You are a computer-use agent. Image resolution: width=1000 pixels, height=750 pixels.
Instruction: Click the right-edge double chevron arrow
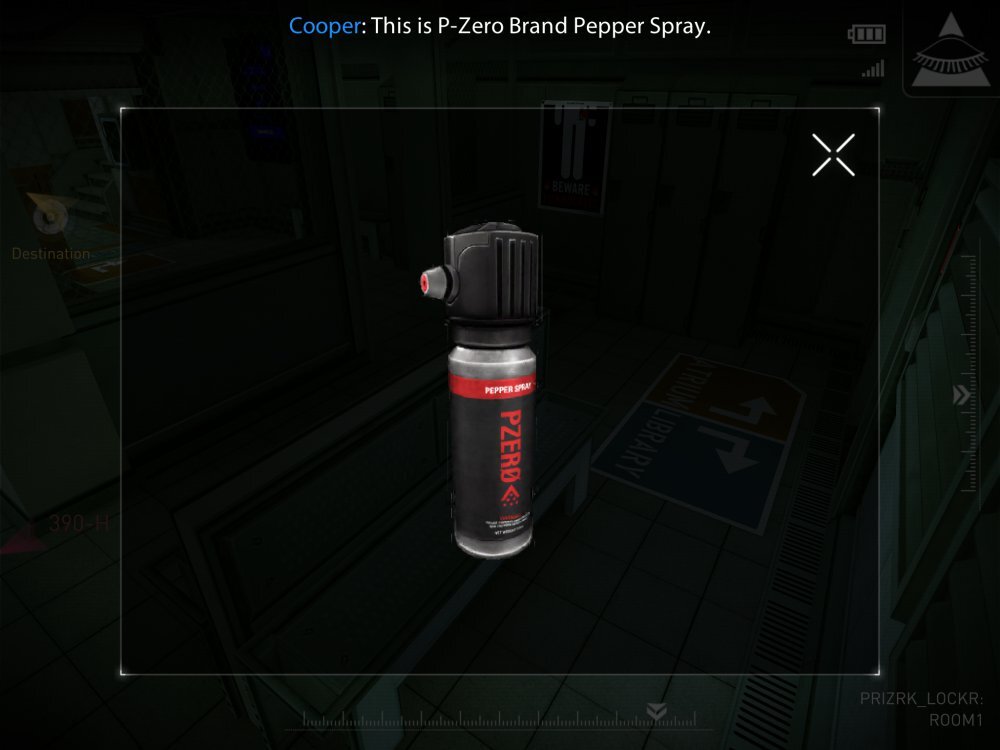(x=961, y=395)
